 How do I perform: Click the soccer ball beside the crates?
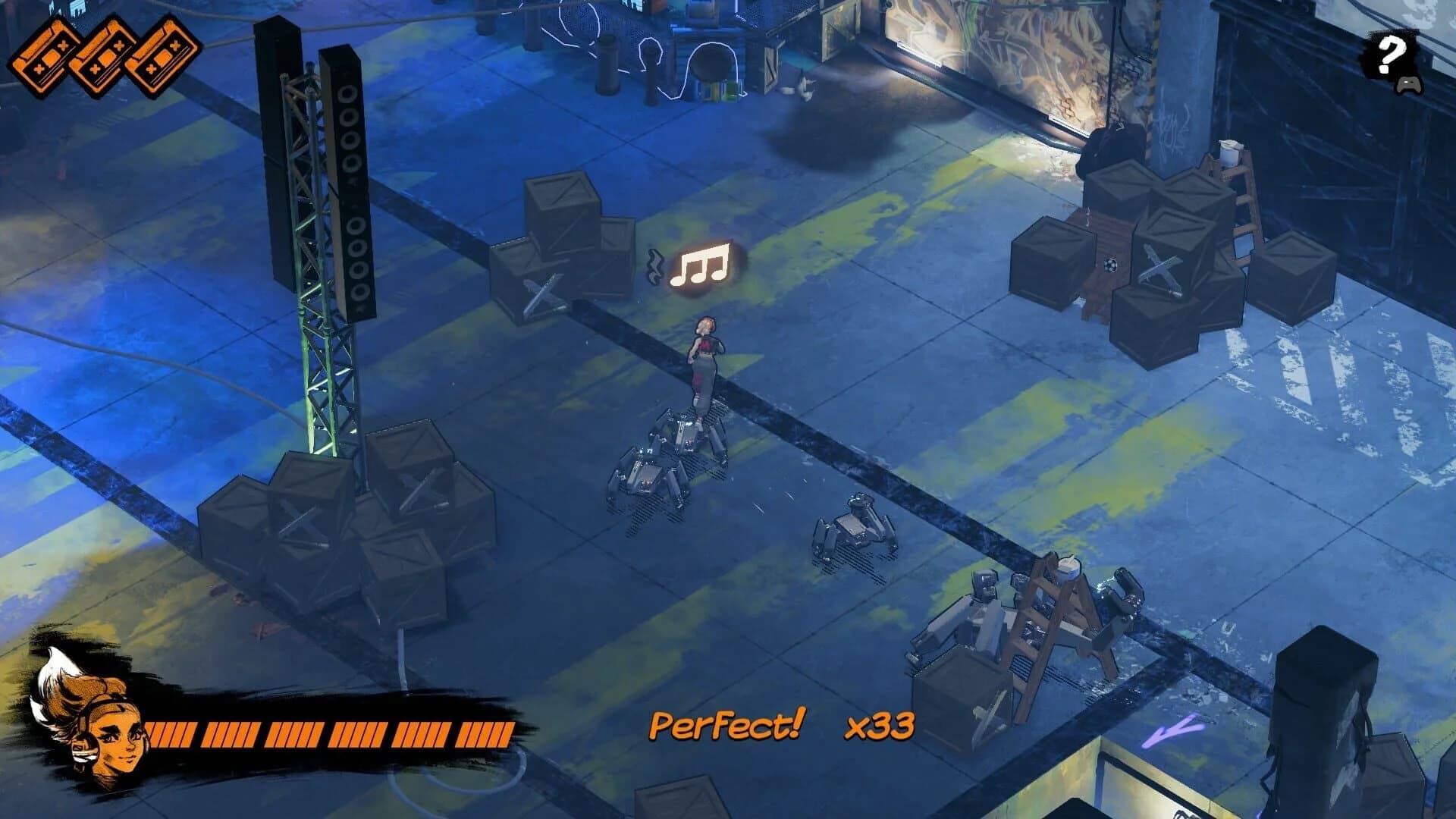[1109, 265]
